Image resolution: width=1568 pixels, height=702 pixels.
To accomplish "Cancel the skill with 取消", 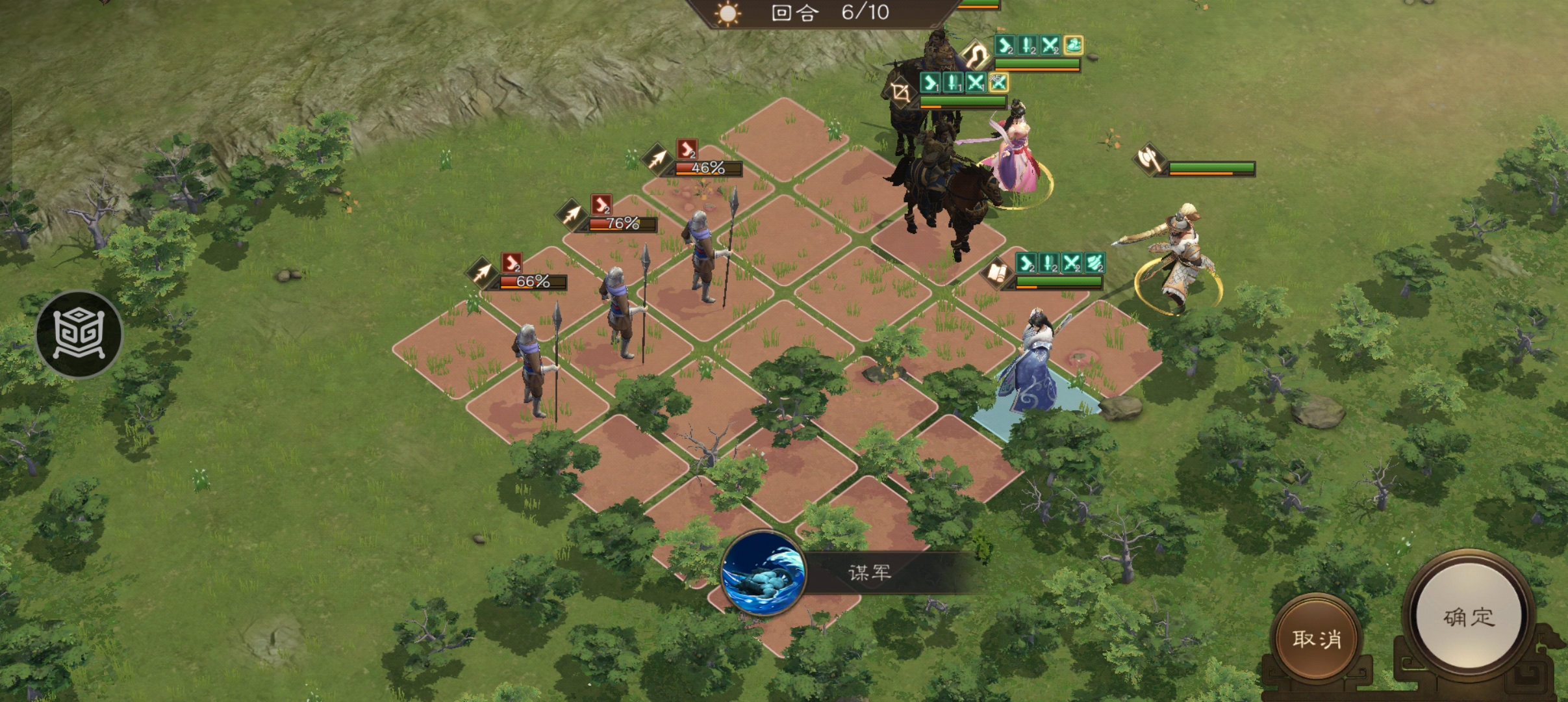I will pos(1316,639).
